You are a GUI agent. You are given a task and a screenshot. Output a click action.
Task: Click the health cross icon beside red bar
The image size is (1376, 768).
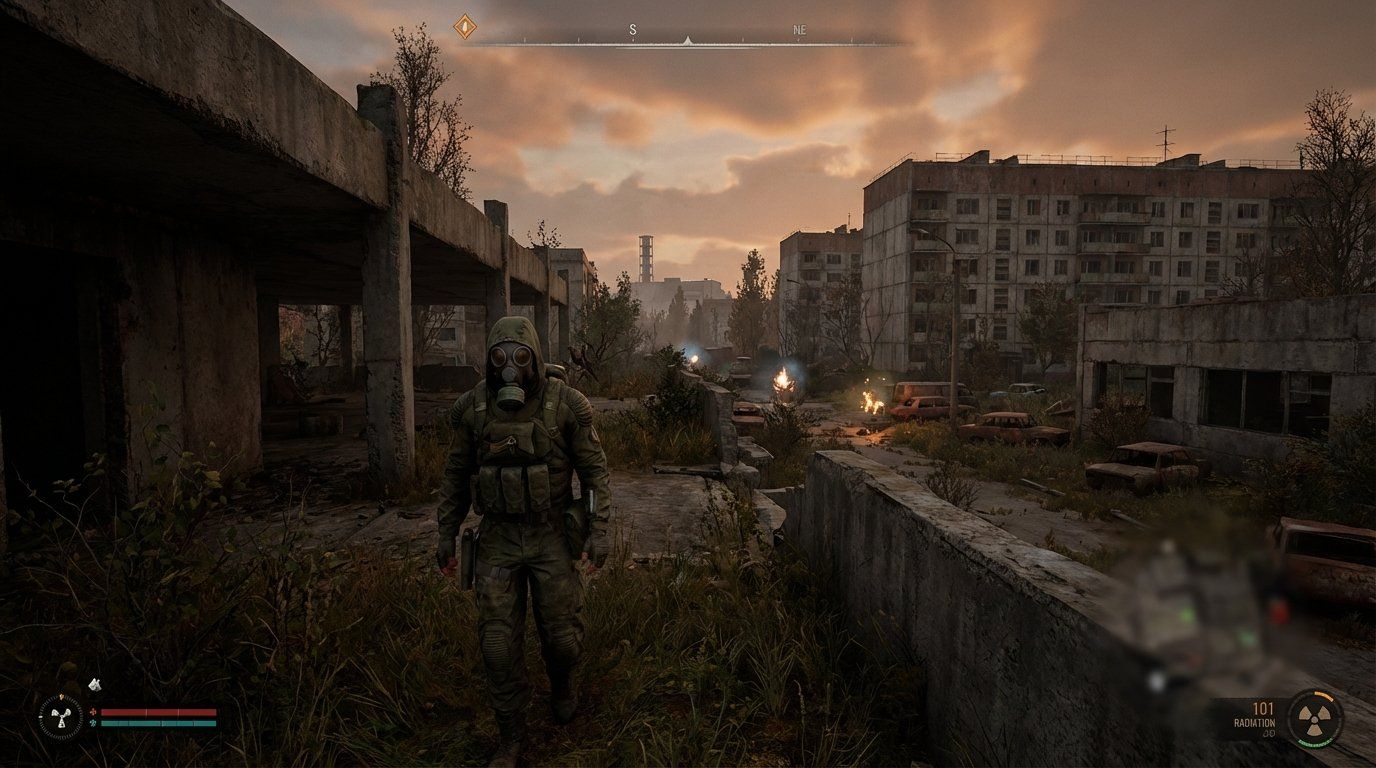click(x=92, y=711)
